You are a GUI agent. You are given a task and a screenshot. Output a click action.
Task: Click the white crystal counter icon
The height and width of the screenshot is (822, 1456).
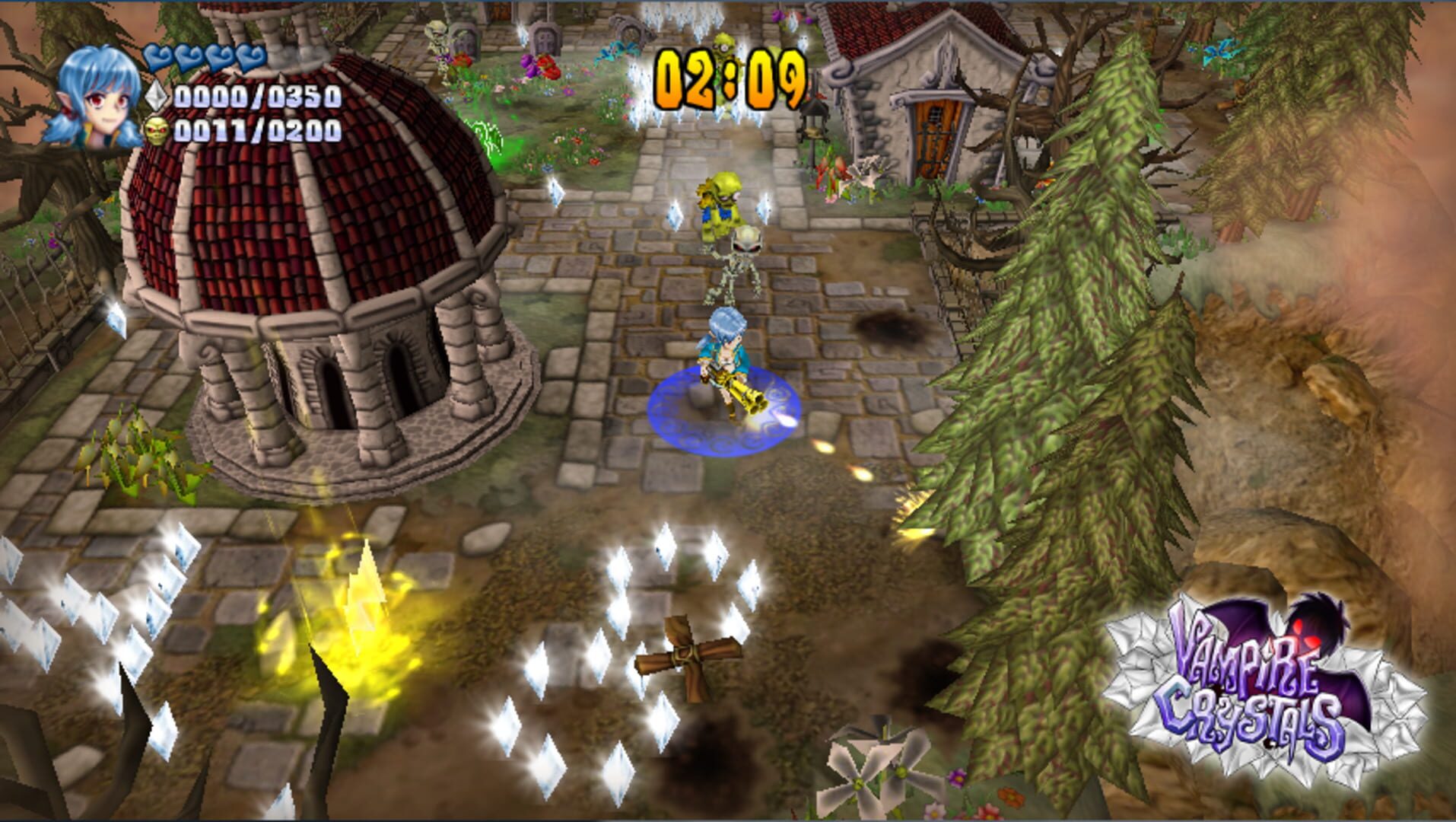point(155,97)
